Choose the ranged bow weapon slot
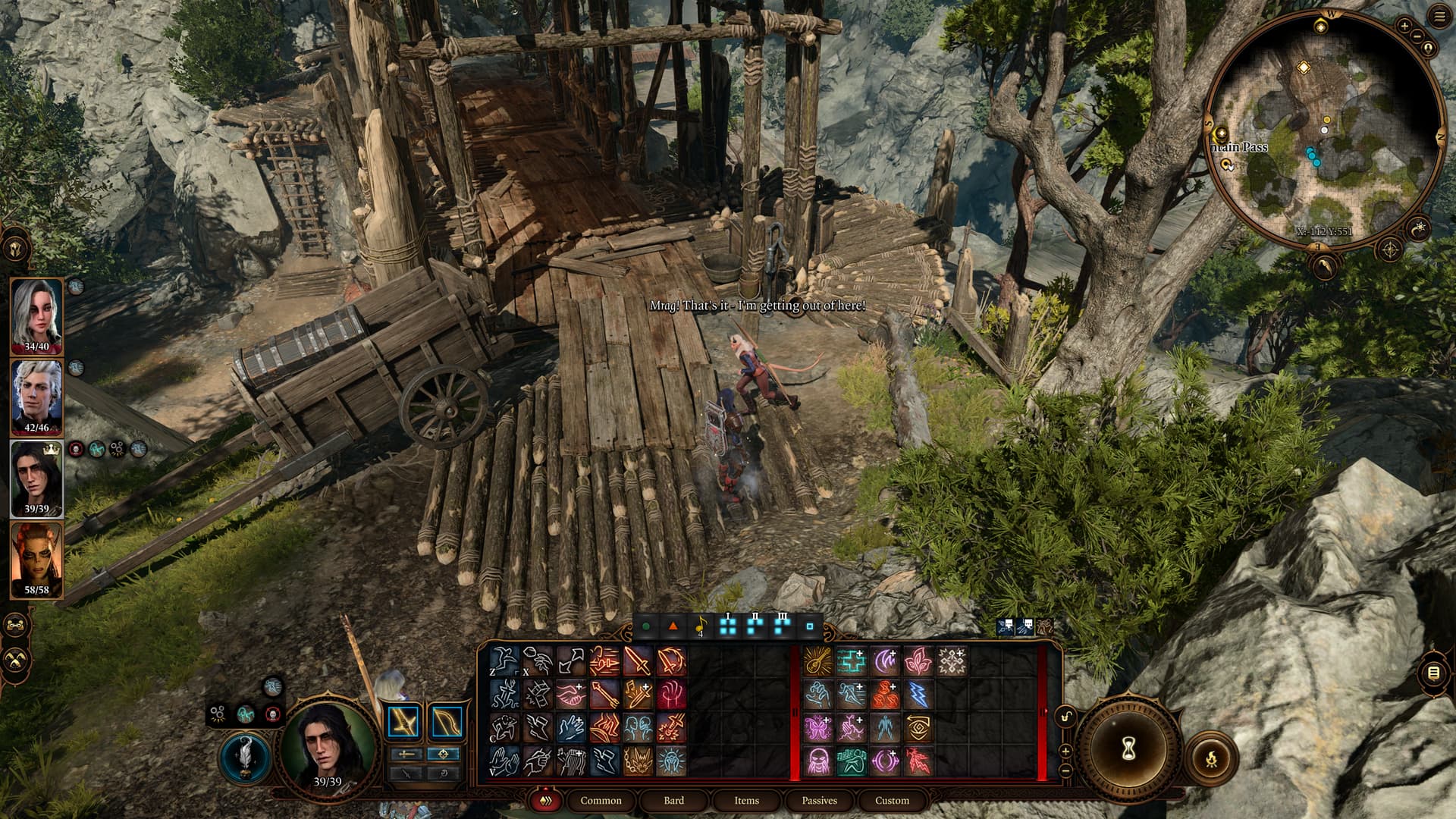The width and height of the screenshot is (1456, 819). (447, 722)
